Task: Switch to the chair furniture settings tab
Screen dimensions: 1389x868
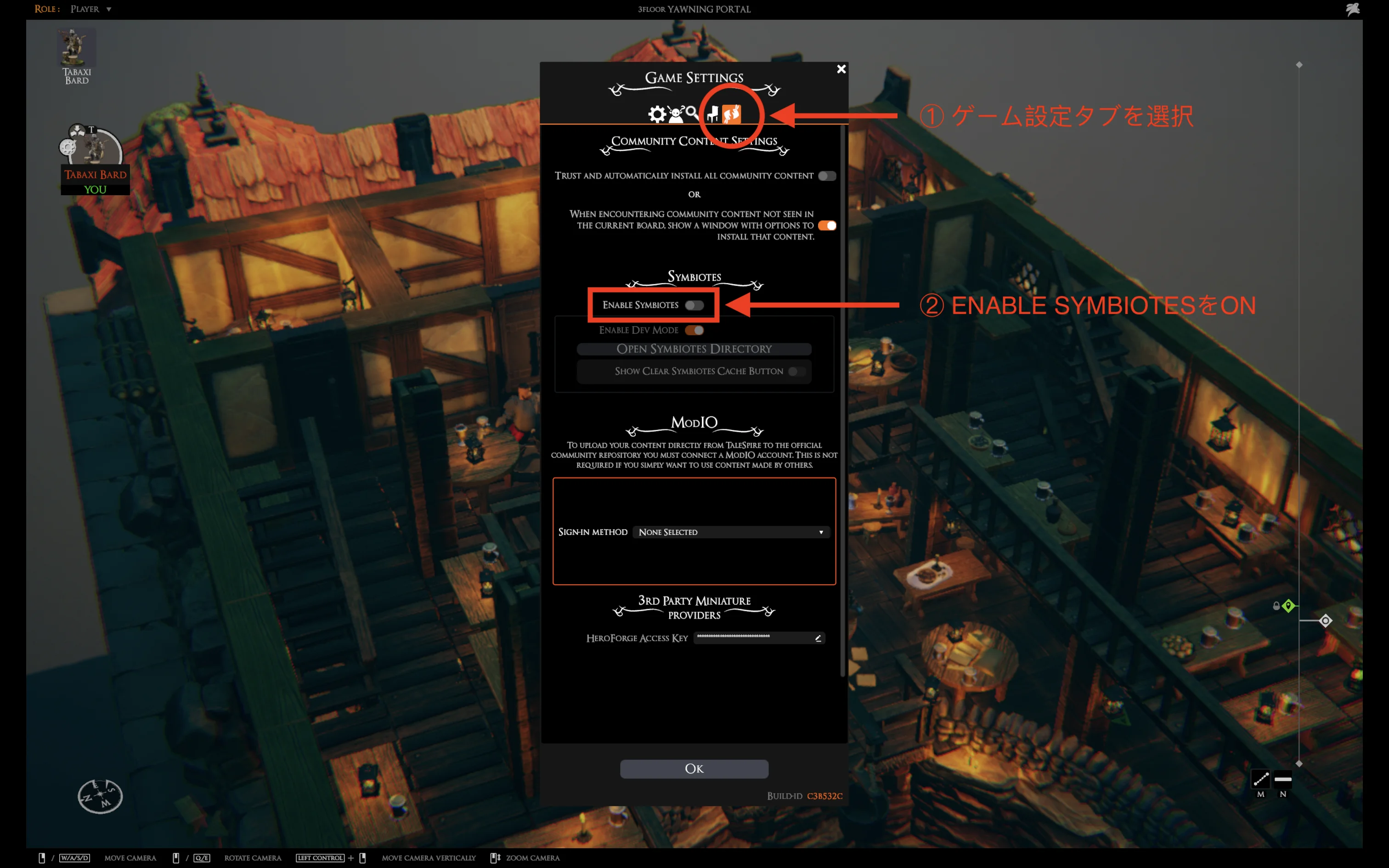Action: (712, 114)
